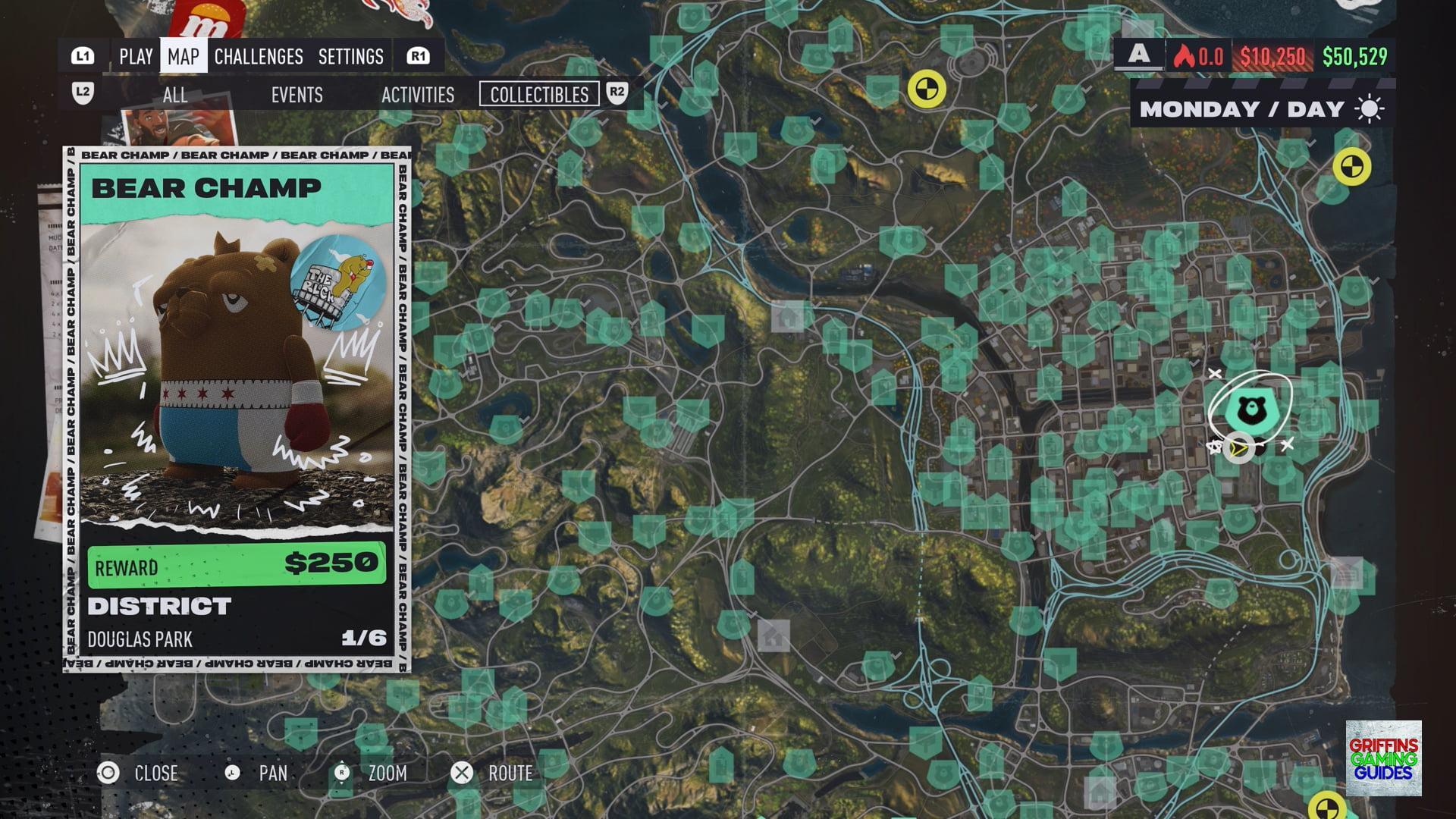
Task: Show ALL map markers filter
Action: (174, 95)
